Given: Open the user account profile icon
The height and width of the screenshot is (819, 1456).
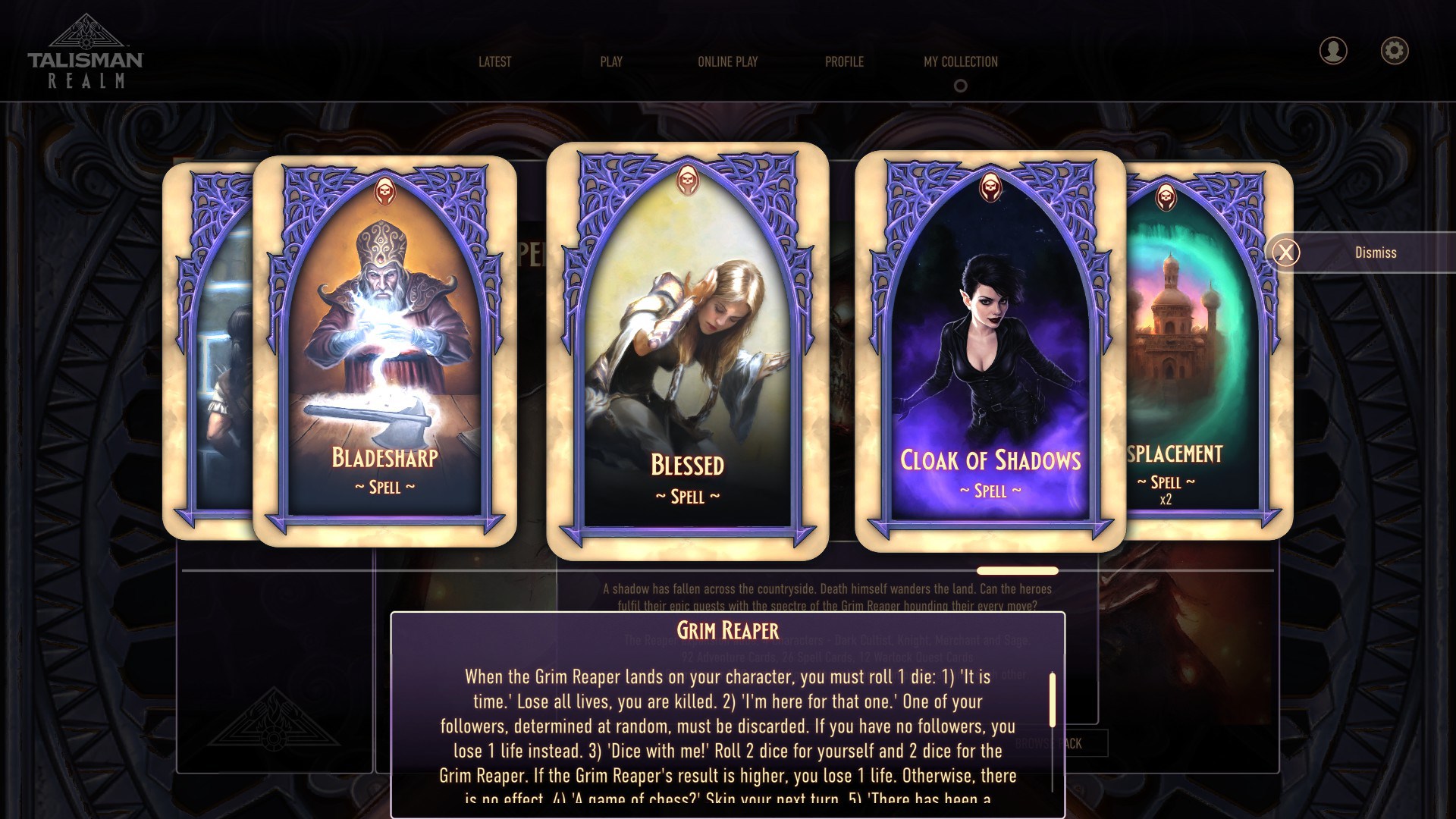Looking at the screenshot, I should pos(1332,50).
